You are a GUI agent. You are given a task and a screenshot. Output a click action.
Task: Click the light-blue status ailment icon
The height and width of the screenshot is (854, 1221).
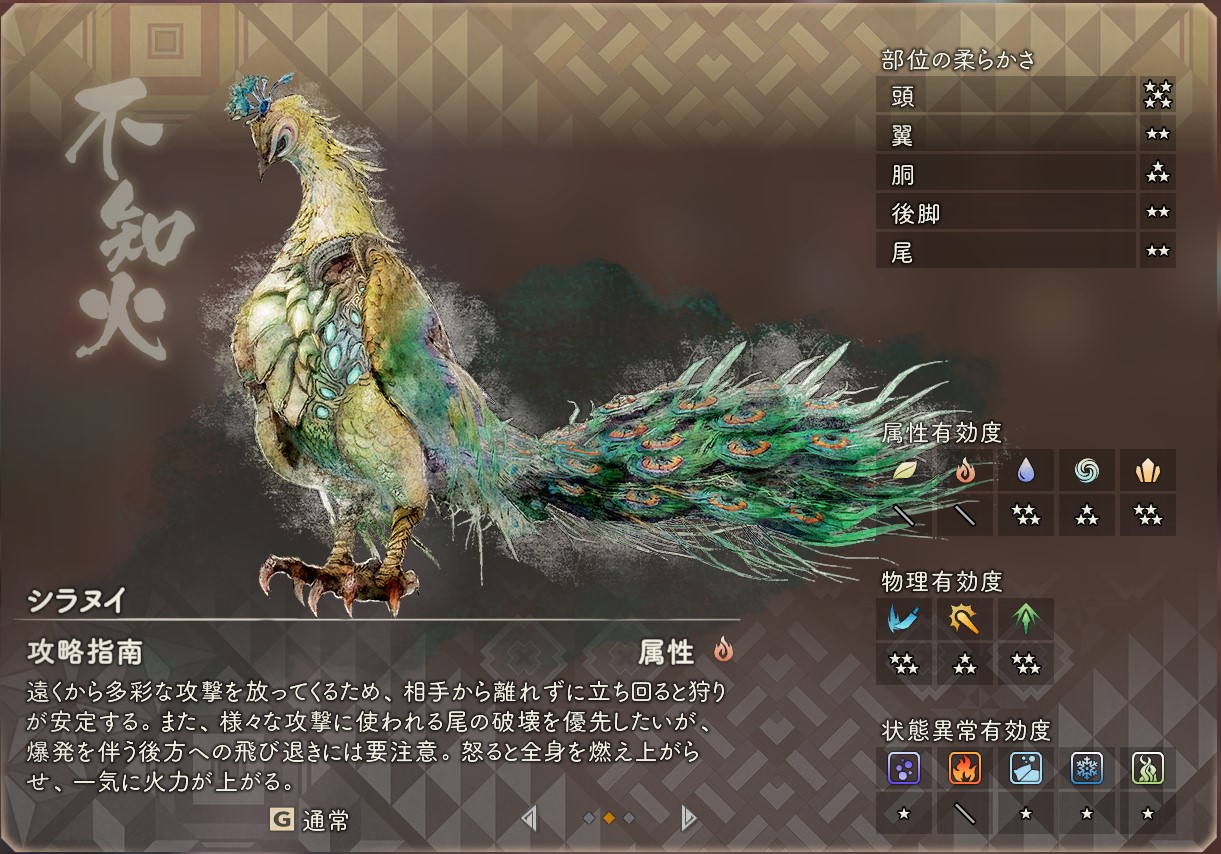tap(1026, 768)
